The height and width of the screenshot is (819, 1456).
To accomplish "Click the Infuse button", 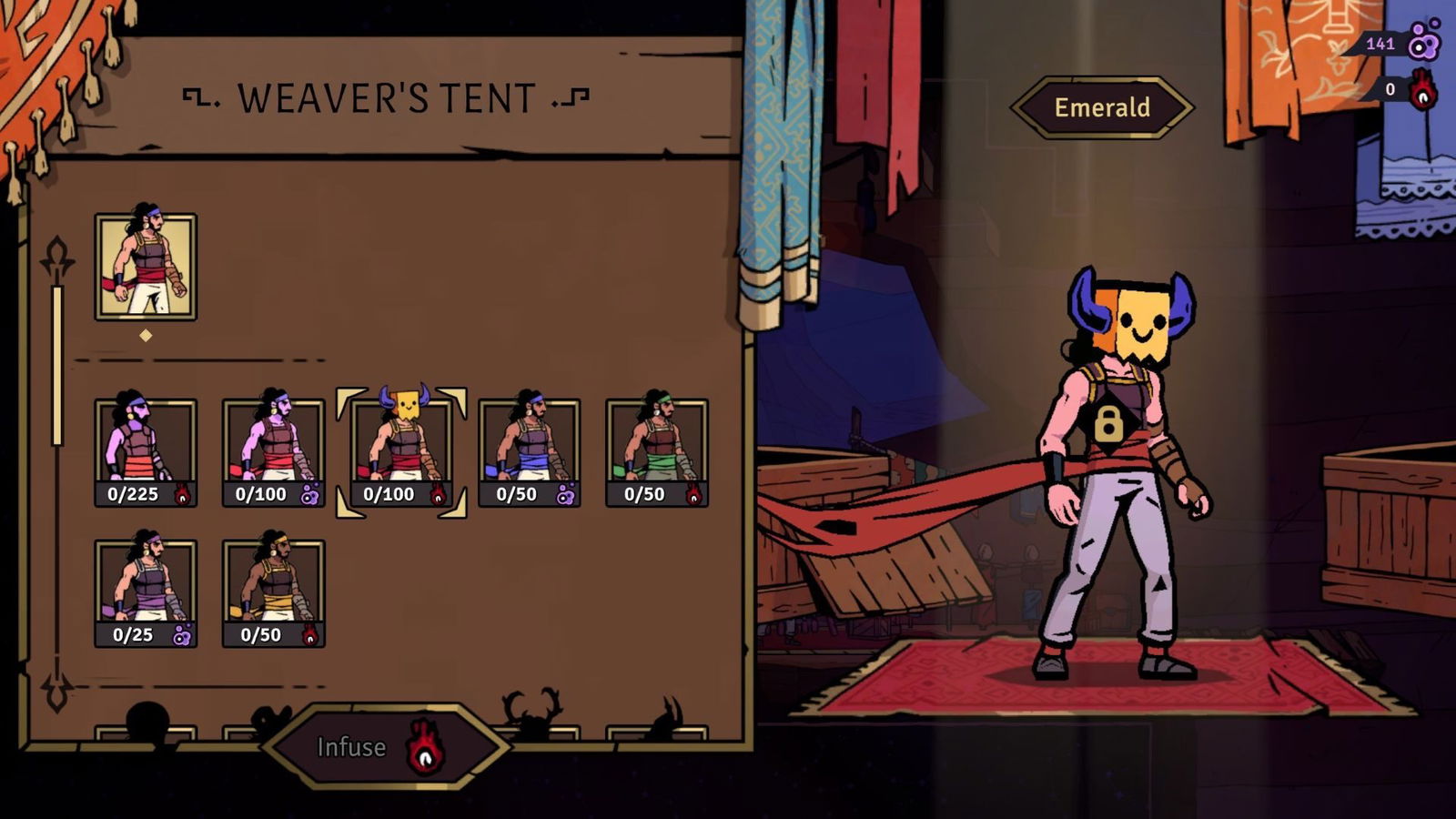I will point(385,747).
